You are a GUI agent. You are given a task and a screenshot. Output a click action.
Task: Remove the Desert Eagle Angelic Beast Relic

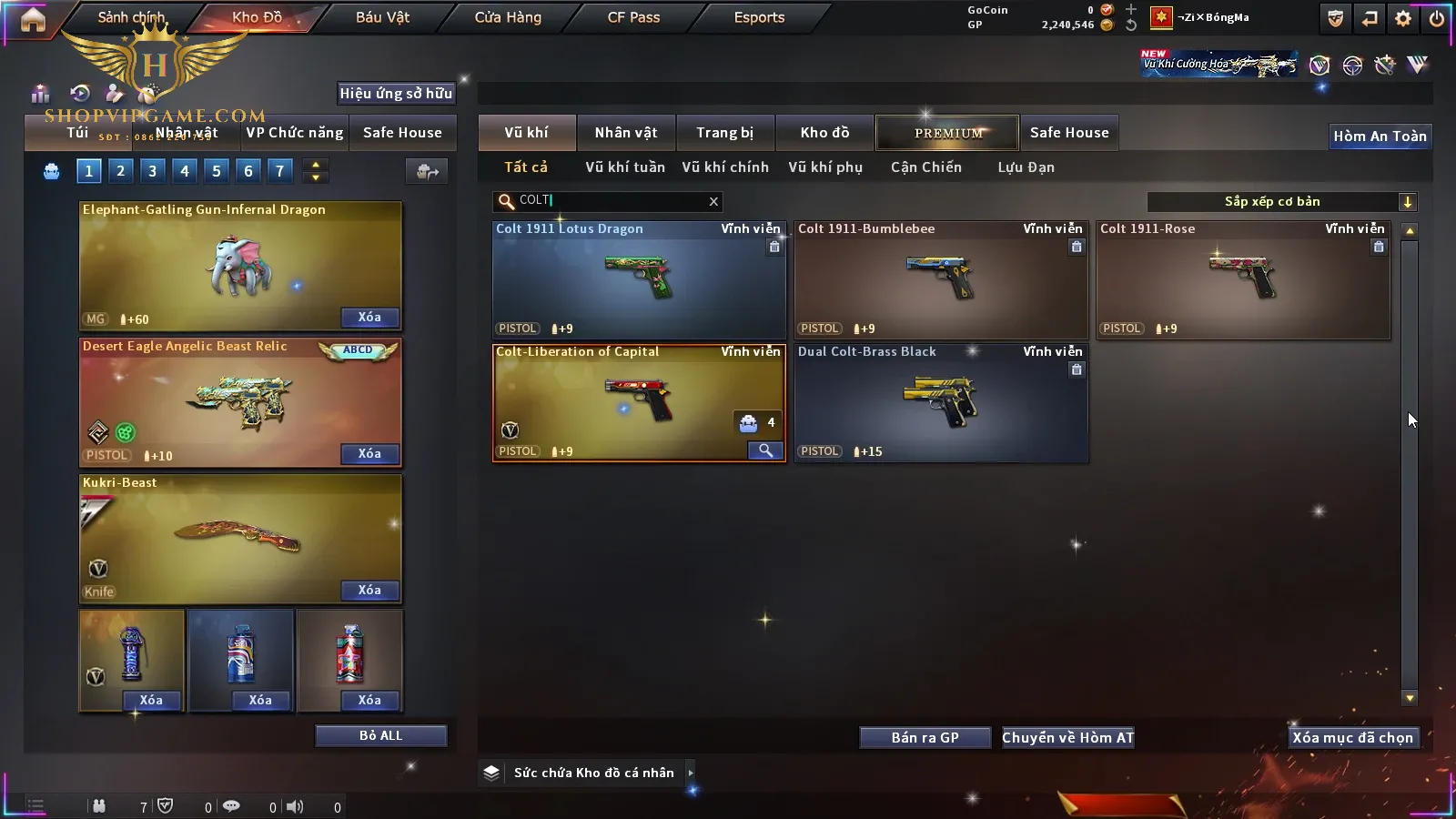point(369,454)
